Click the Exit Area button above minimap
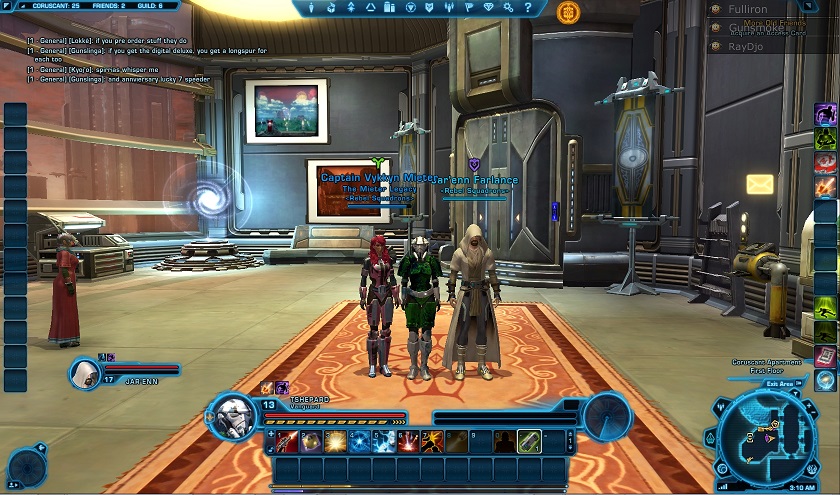The height and width of the screenshot is (495, 840). (x=778, y=382)
